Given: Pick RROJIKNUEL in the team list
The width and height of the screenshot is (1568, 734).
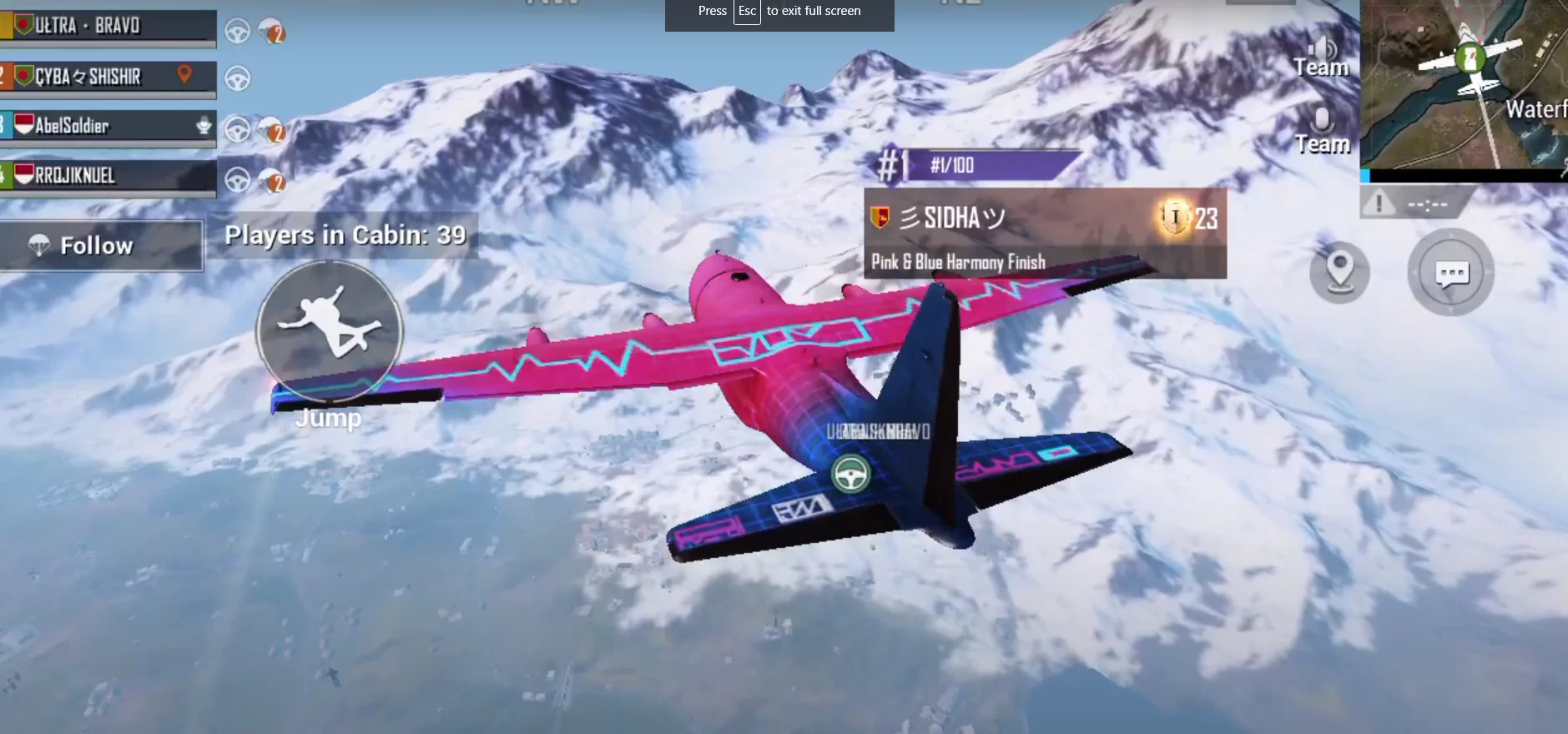Looking at the screenshot, I should click(x=108, y=175).
